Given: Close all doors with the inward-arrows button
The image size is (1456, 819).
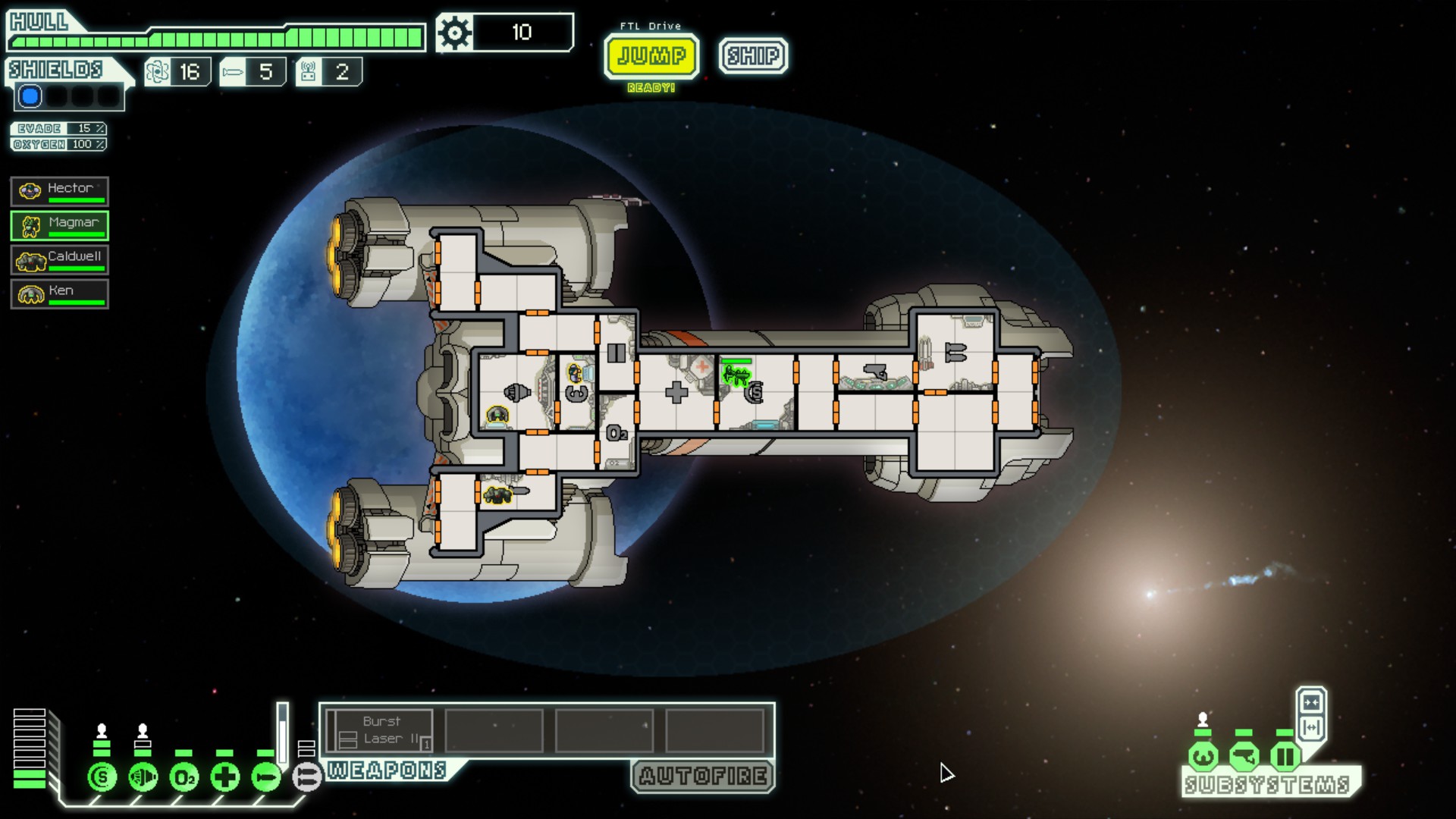Looking at the screenshot, I should tap(1311, 701).
